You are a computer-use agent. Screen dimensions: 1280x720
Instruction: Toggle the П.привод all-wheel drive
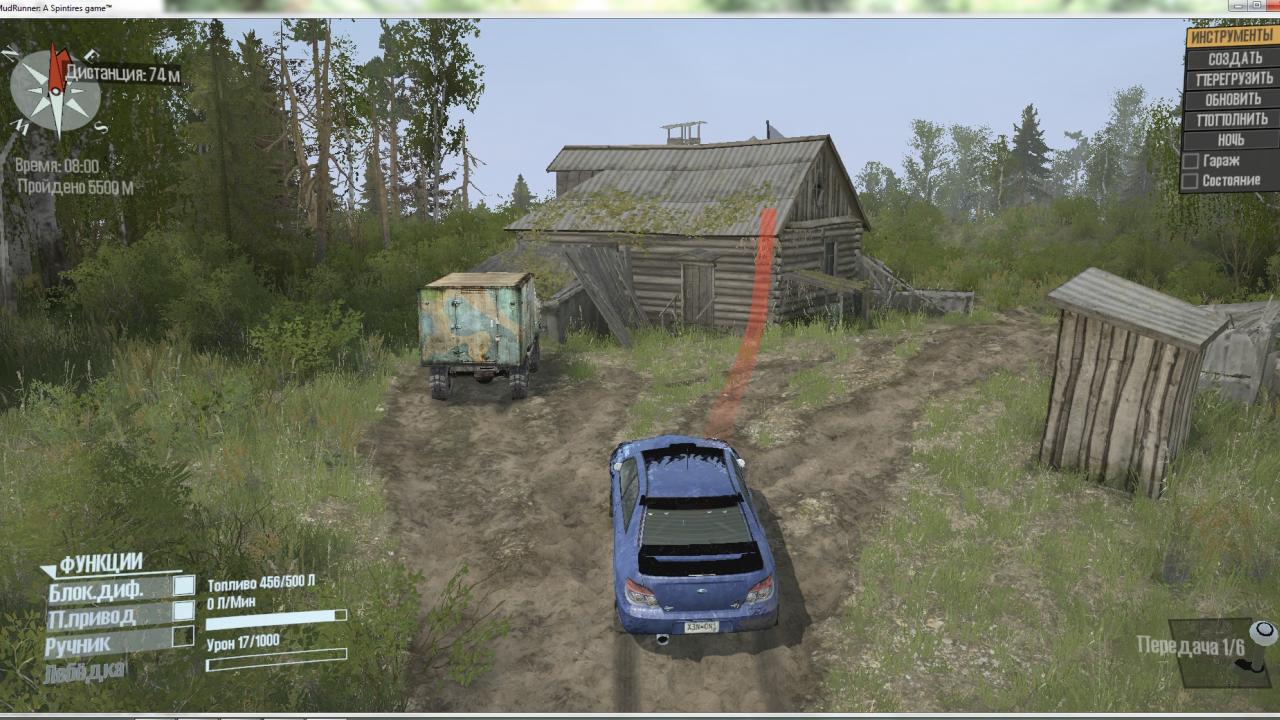[184, 611]
